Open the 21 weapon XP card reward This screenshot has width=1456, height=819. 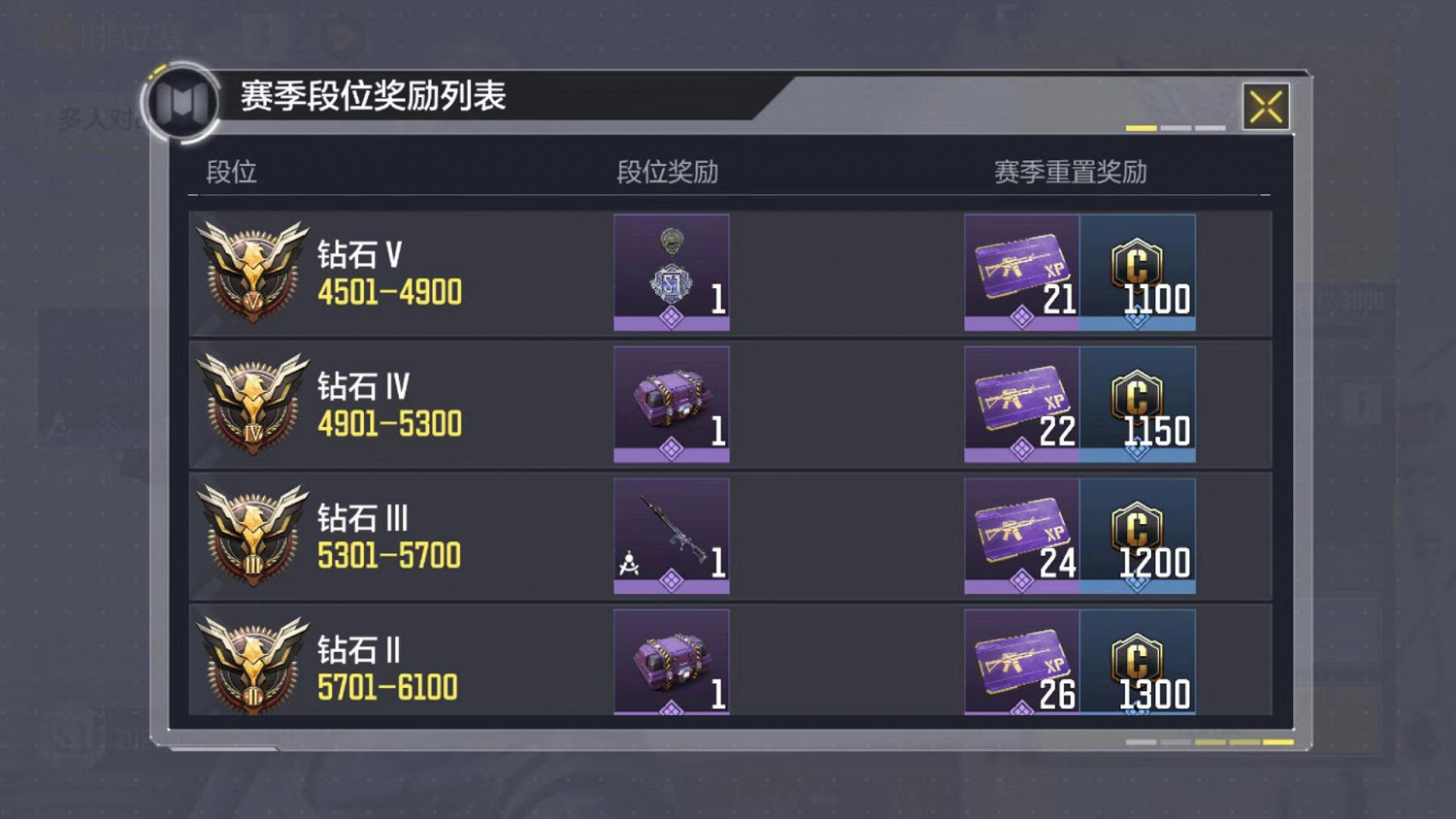coord(1020,272)
